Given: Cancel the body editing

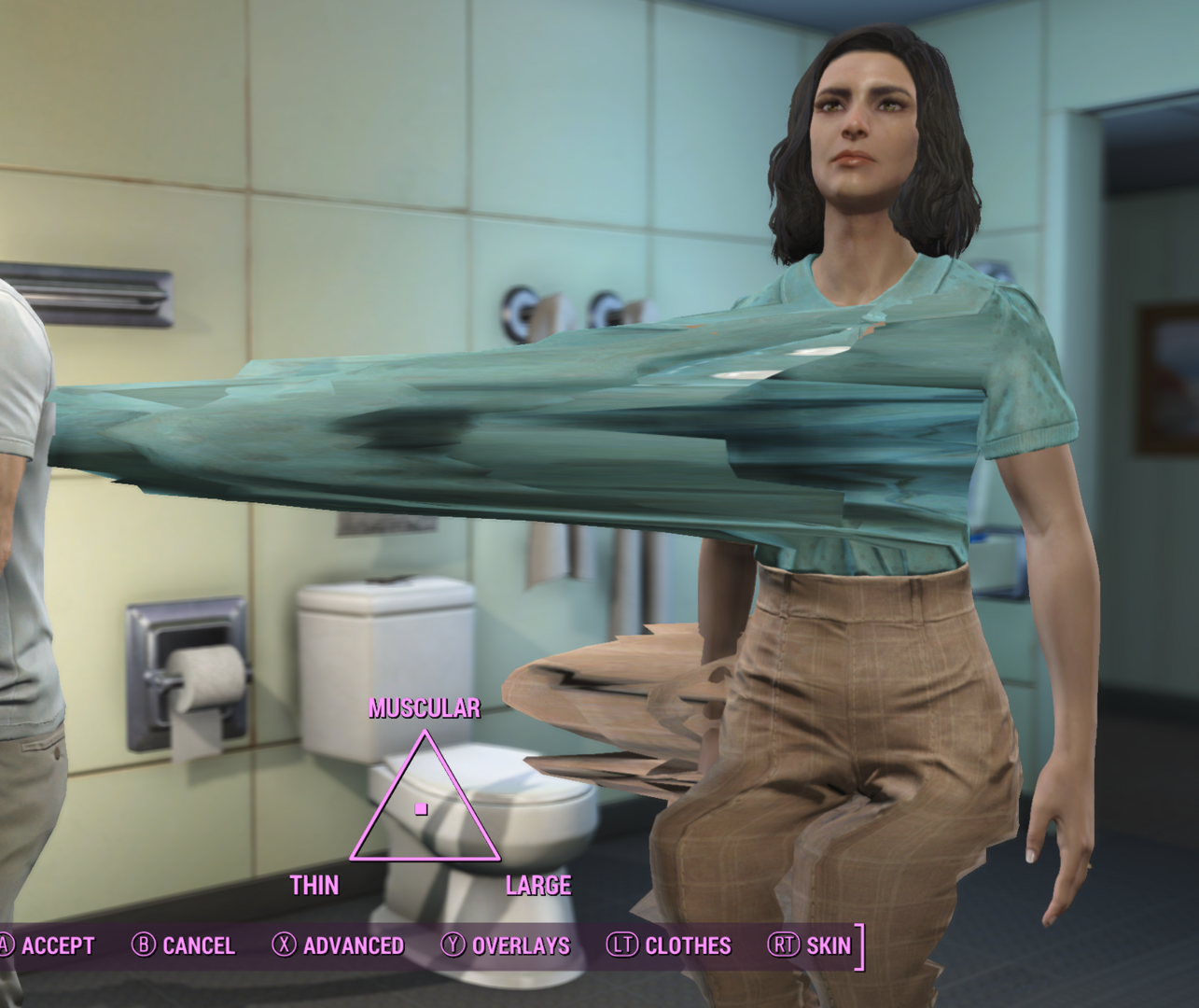Looking at the screenshot, I should (x=184, y=945).
